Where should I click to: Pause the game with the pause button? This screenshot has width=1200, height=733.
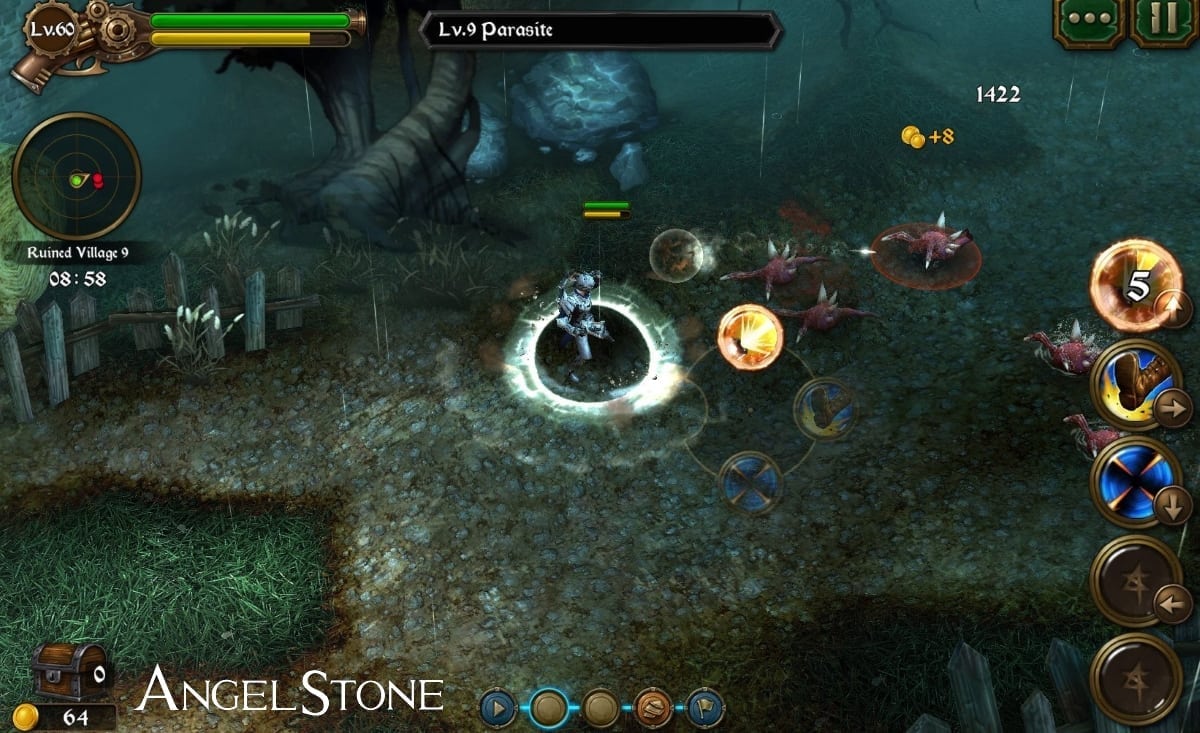[x=1164, y=22]
